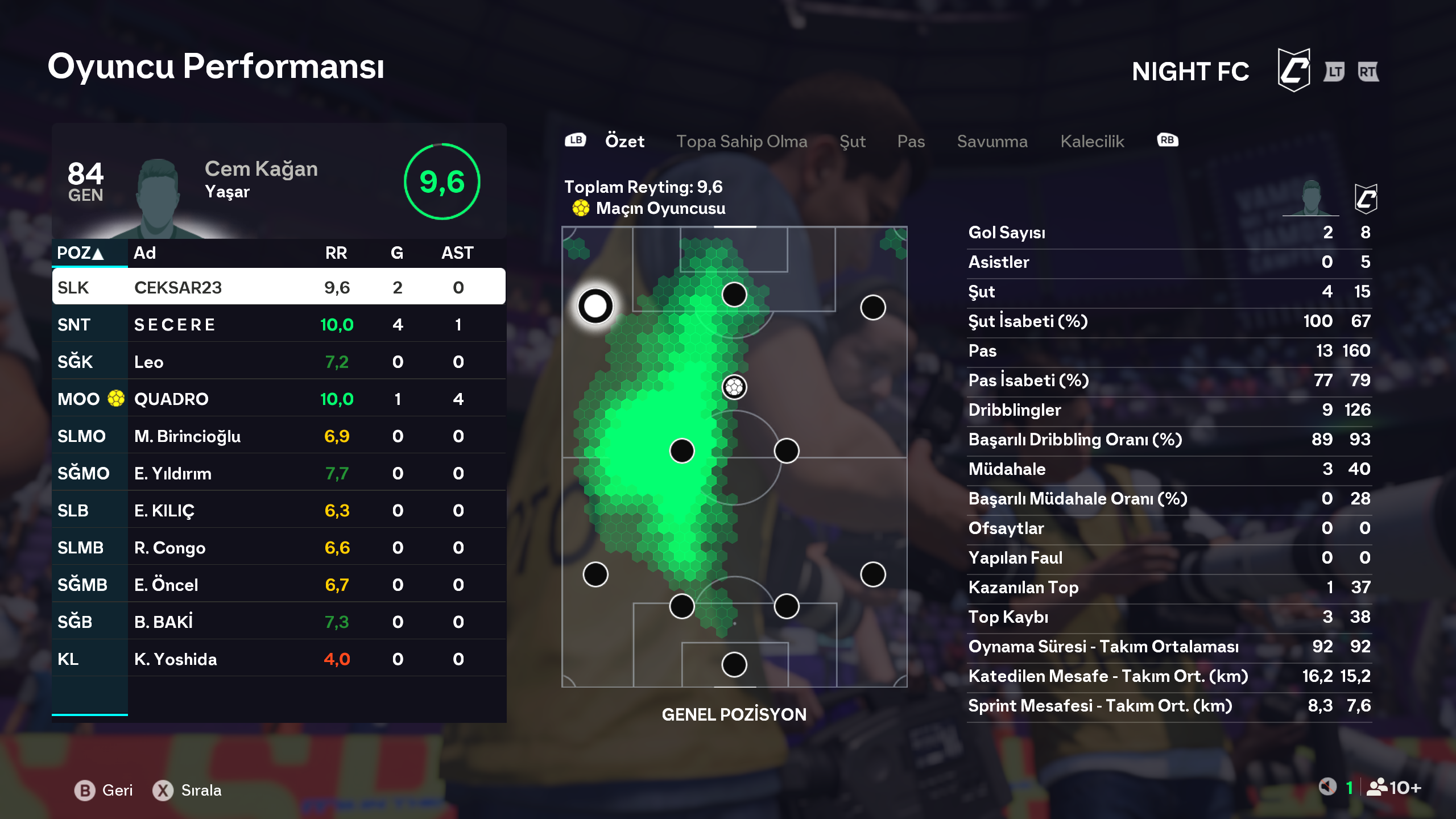The width and height of the screenshot is (1456, 819).
Task: Select B. BAKİ player row
Action: [x=279, y=622]
